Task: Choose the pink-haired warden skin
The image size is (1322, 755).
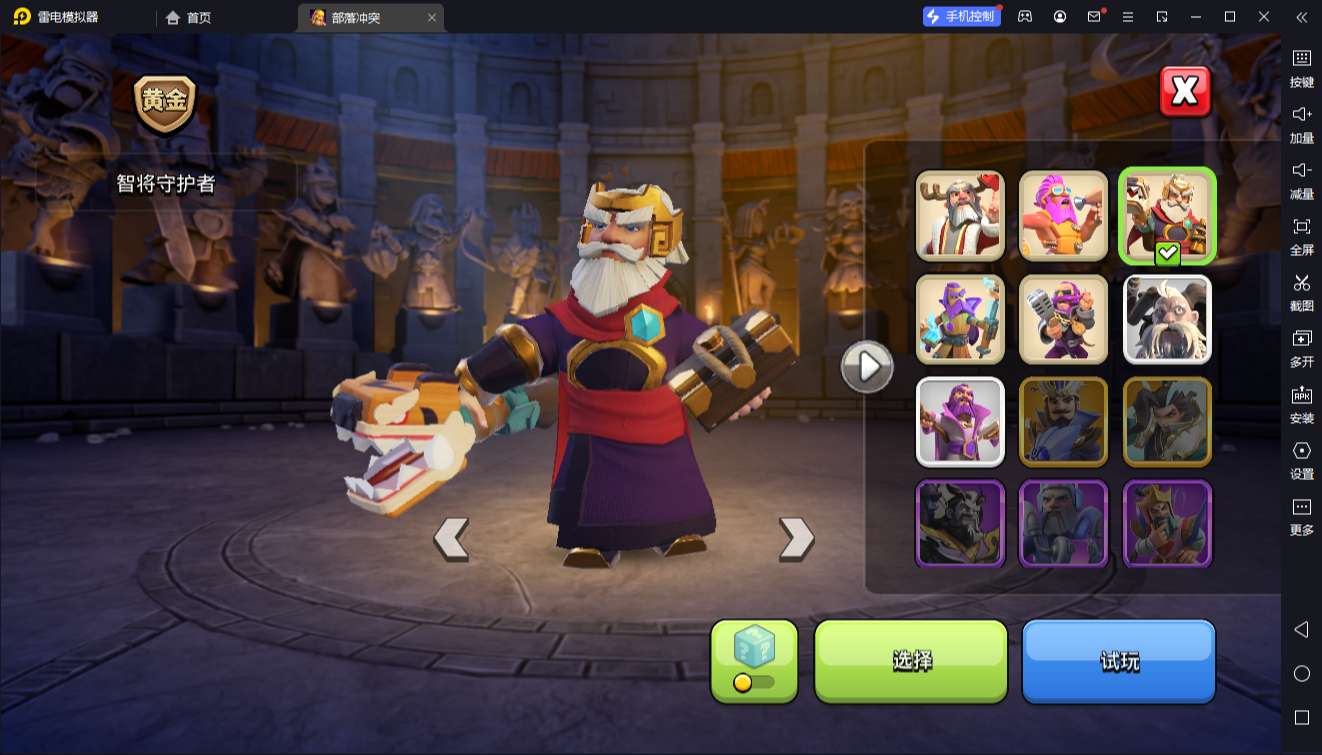Action: [x=1063, y=215]
